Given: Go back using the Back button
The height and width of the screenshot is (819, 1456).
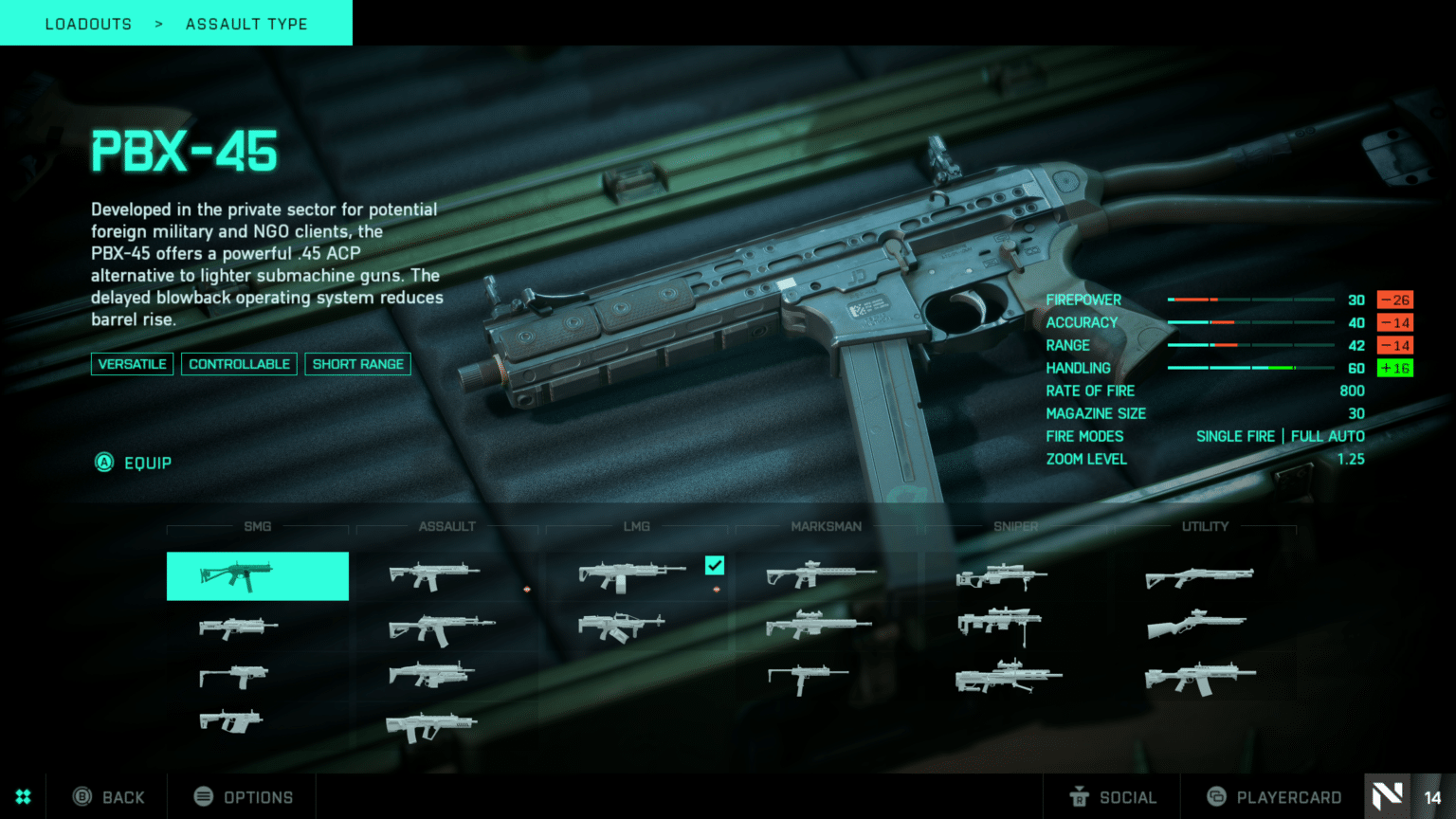Looking at the screenshot, I should [x=110, y=797].
